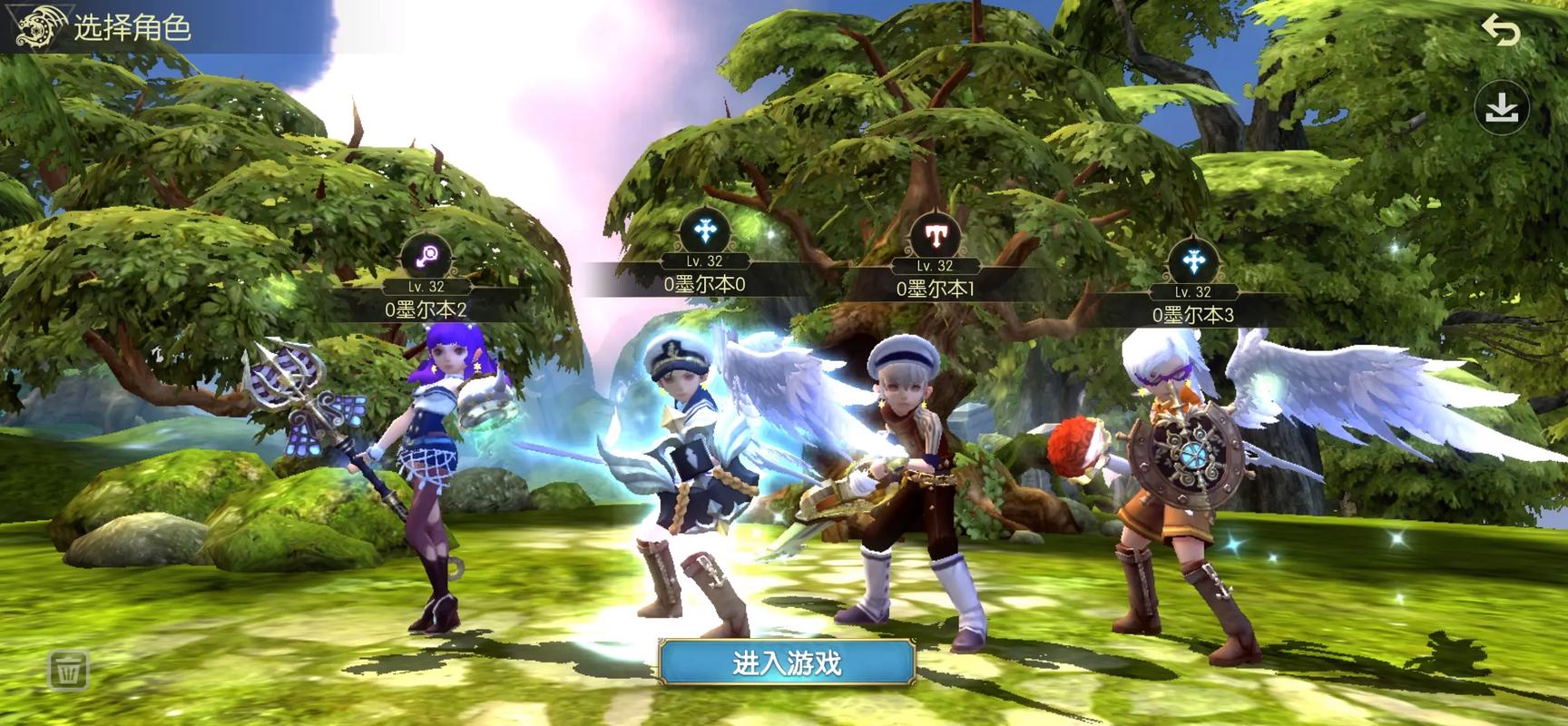Viewport: 1568px width, 726px height.
Task: Go back using the return arrow
Action: click(x=1500, y=31)
